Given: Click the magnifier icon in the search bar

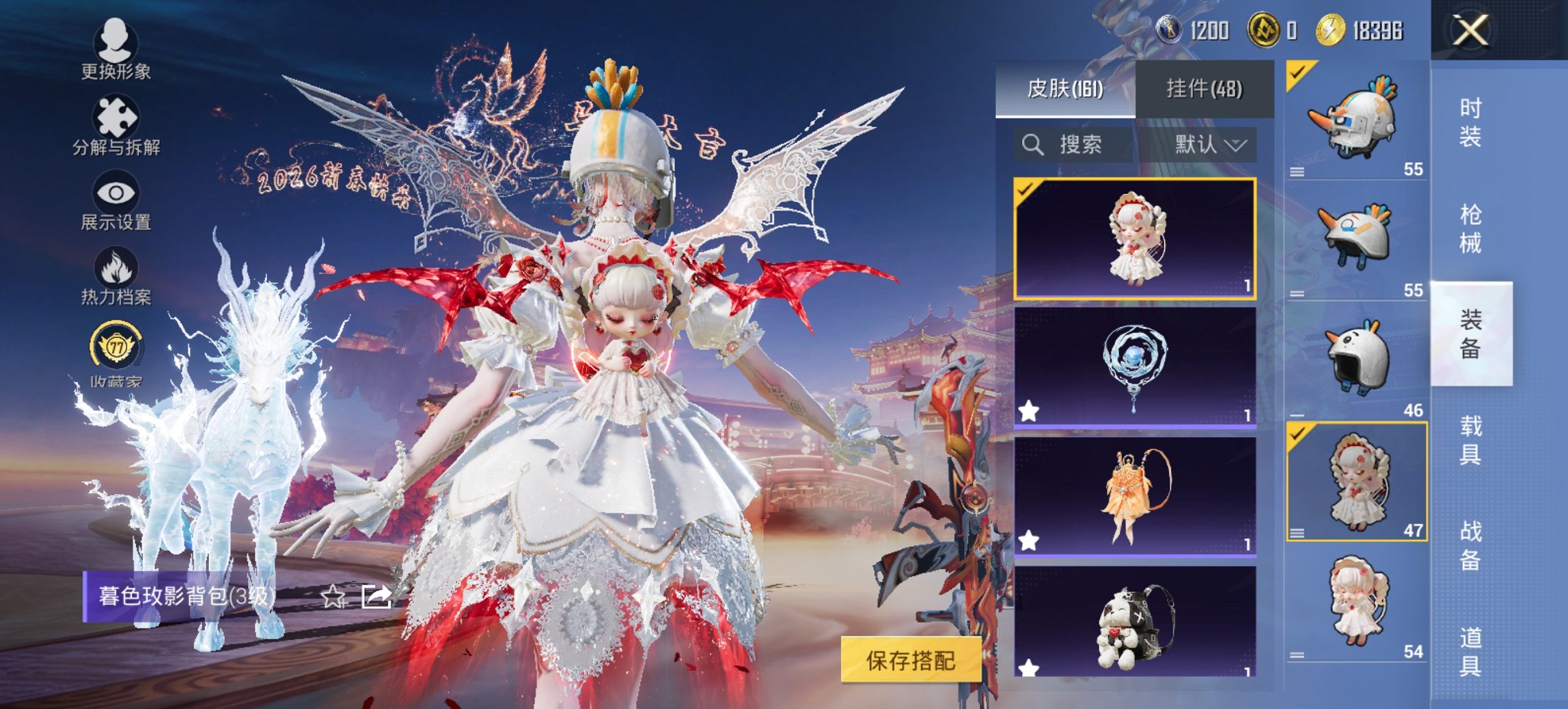Looking at the screenshot, I should click(x=1031, y=146).
